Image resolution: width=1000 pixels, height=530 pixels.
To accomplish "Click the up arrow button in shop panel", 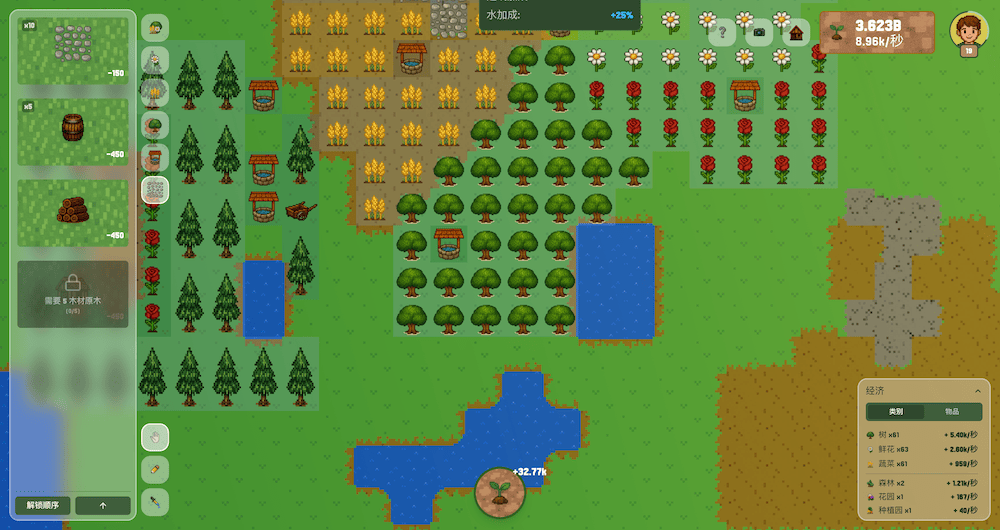I will tap(103, 505).
